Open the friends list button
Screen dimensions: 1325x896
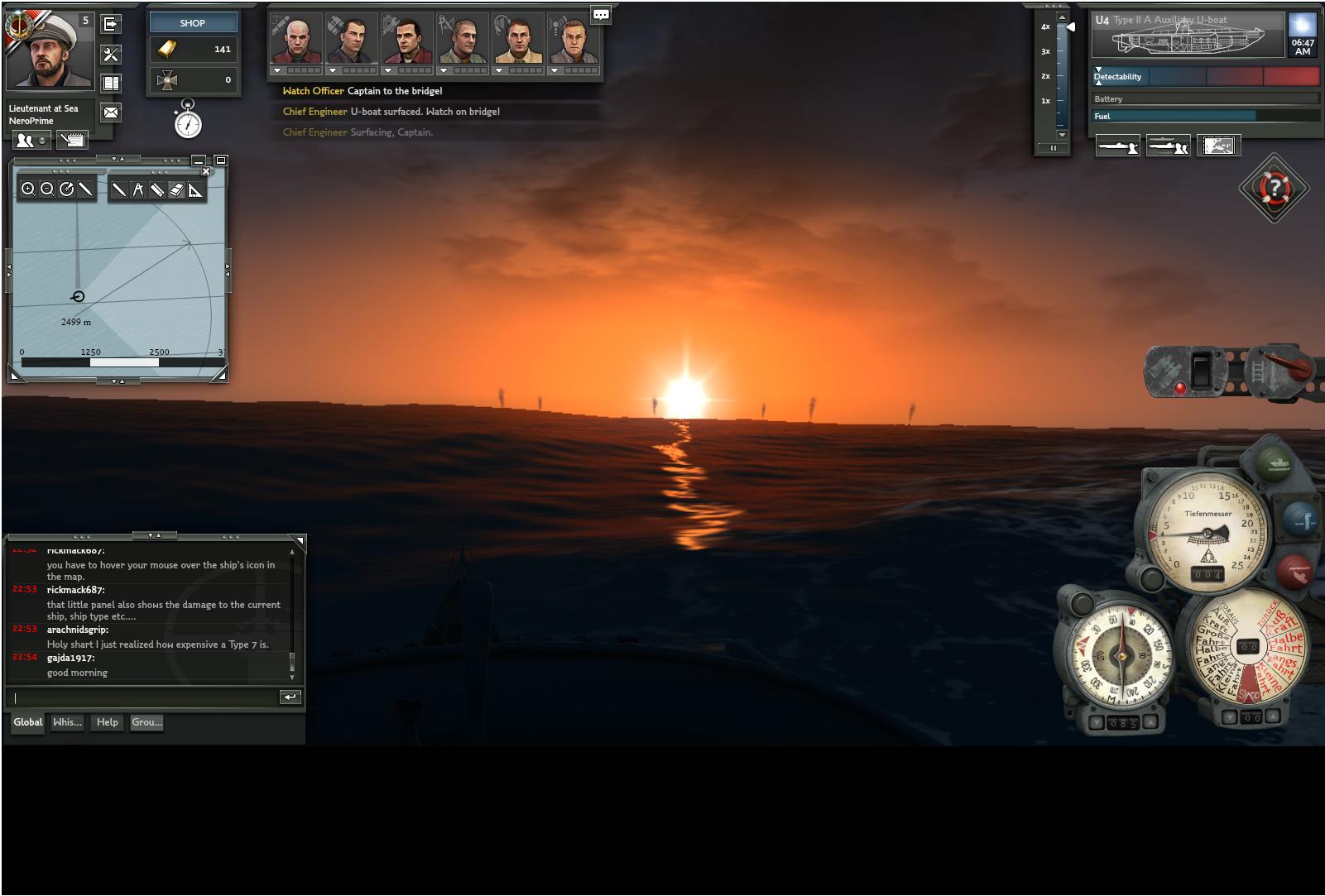coord(31,141)
